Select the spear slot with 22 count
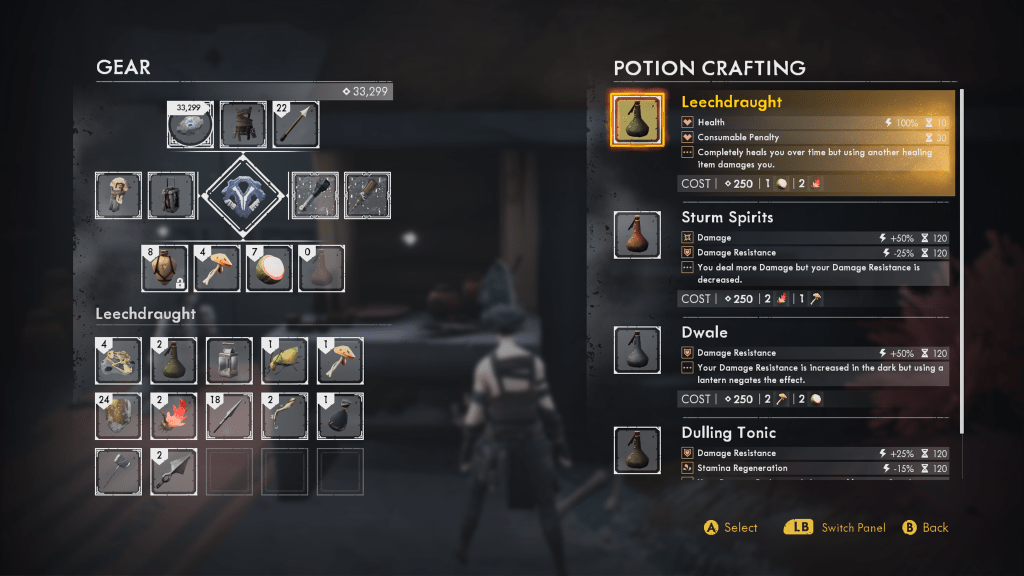The width and height of the screenshot is (1024, 576). pyautogui.click(x=297, y=125)
